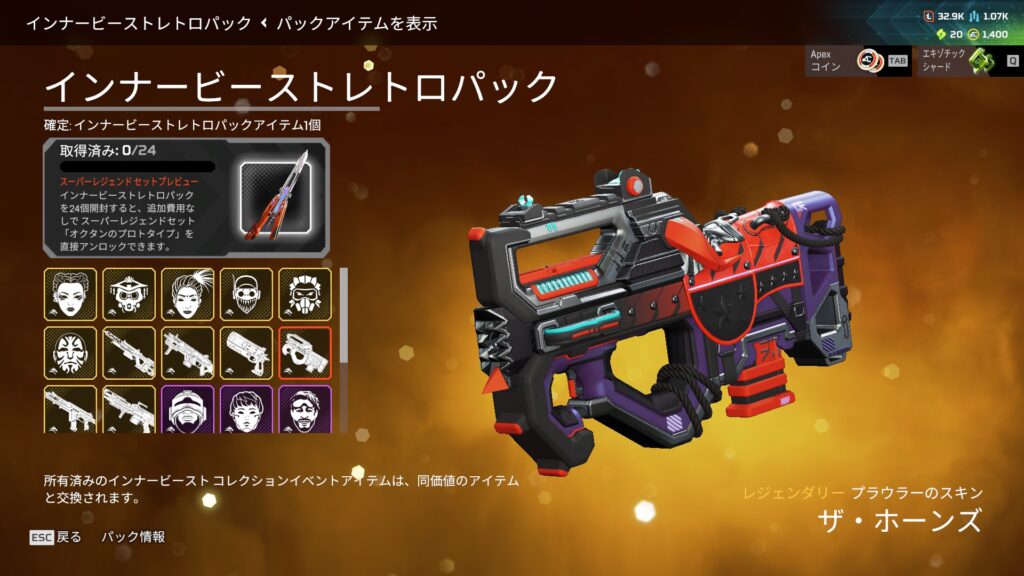Image resolution: width=1024 pixels, height=576 pixels.
Task: Open the Apex コイン purchase button
Action: coord(857,61)
